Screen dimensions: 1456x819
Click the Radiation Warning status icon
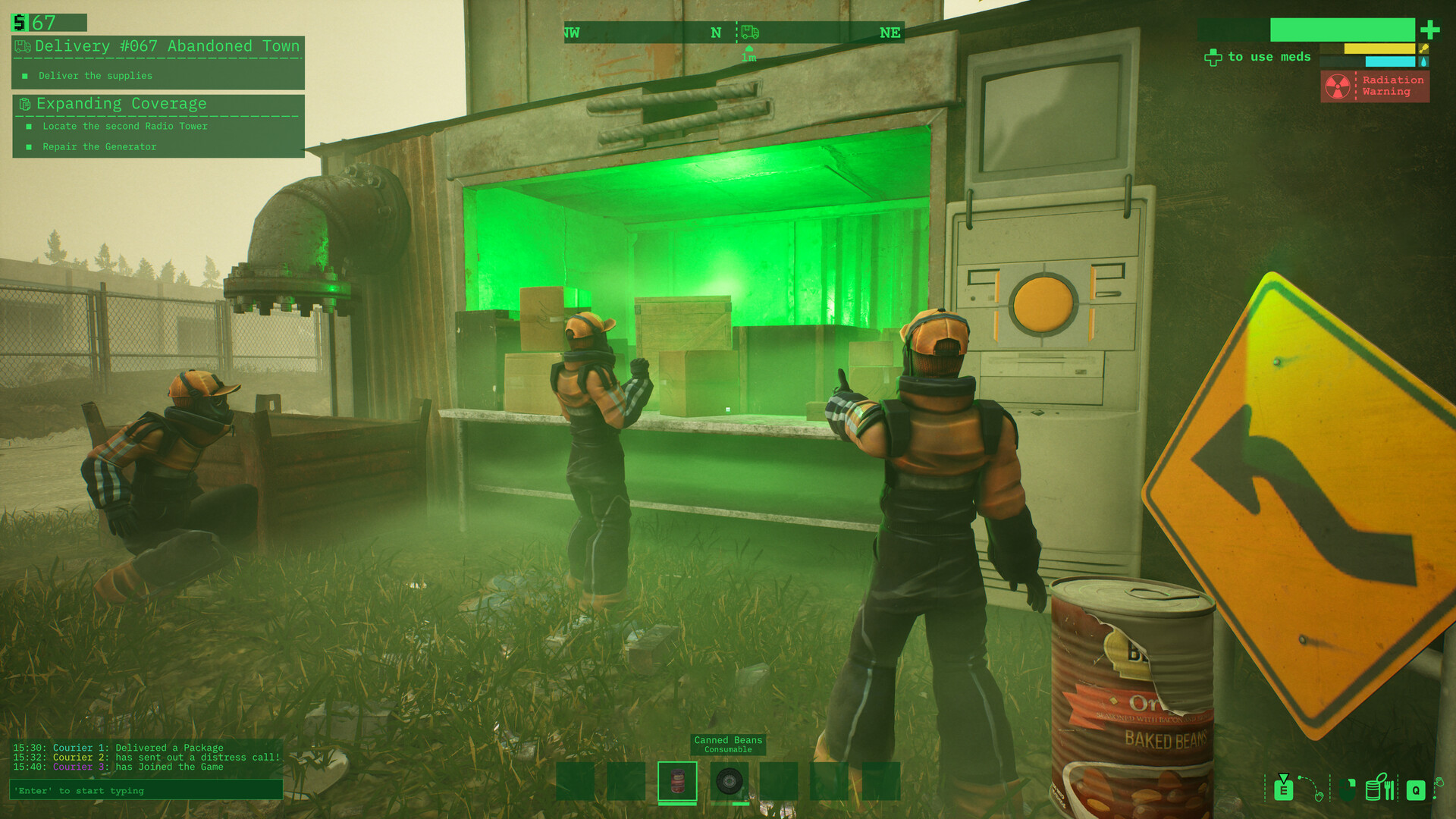click(x=1337, y=86)
